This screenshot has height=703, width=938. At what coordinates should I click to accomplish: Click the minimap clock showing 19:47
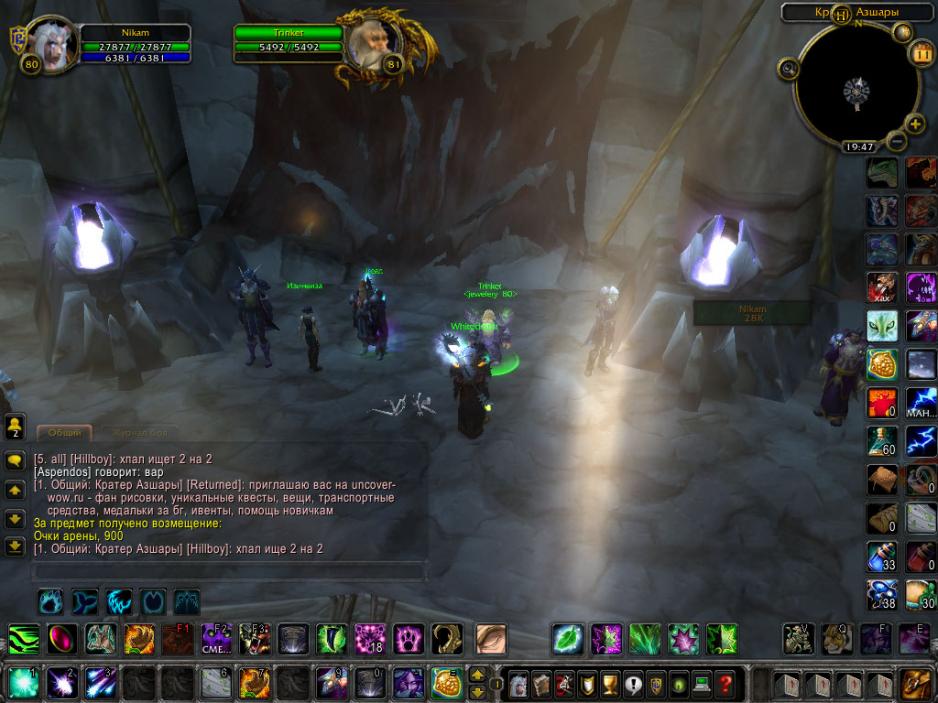(x=859, y=147)
